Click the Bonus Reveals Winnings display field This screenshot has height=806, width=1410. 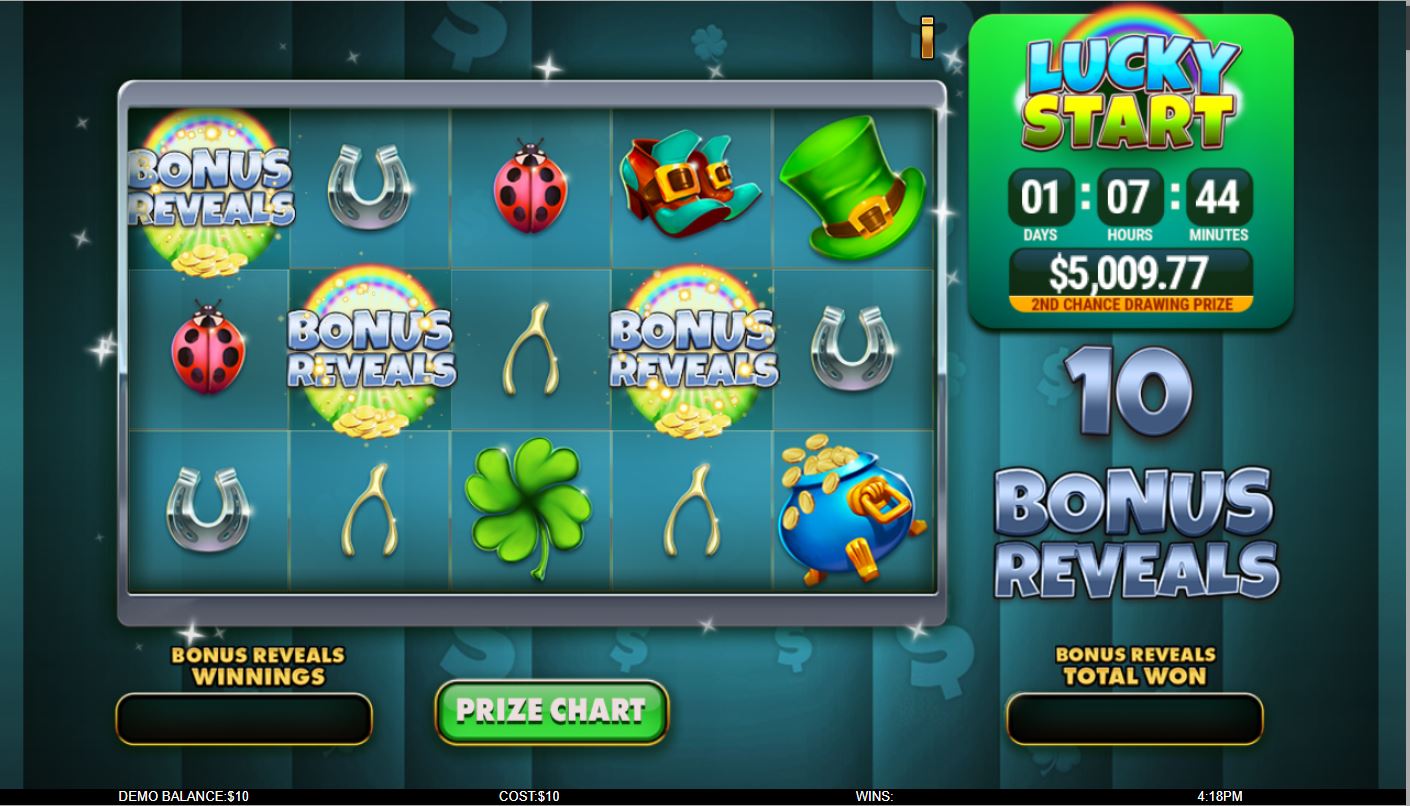click(x=243, y=716)
